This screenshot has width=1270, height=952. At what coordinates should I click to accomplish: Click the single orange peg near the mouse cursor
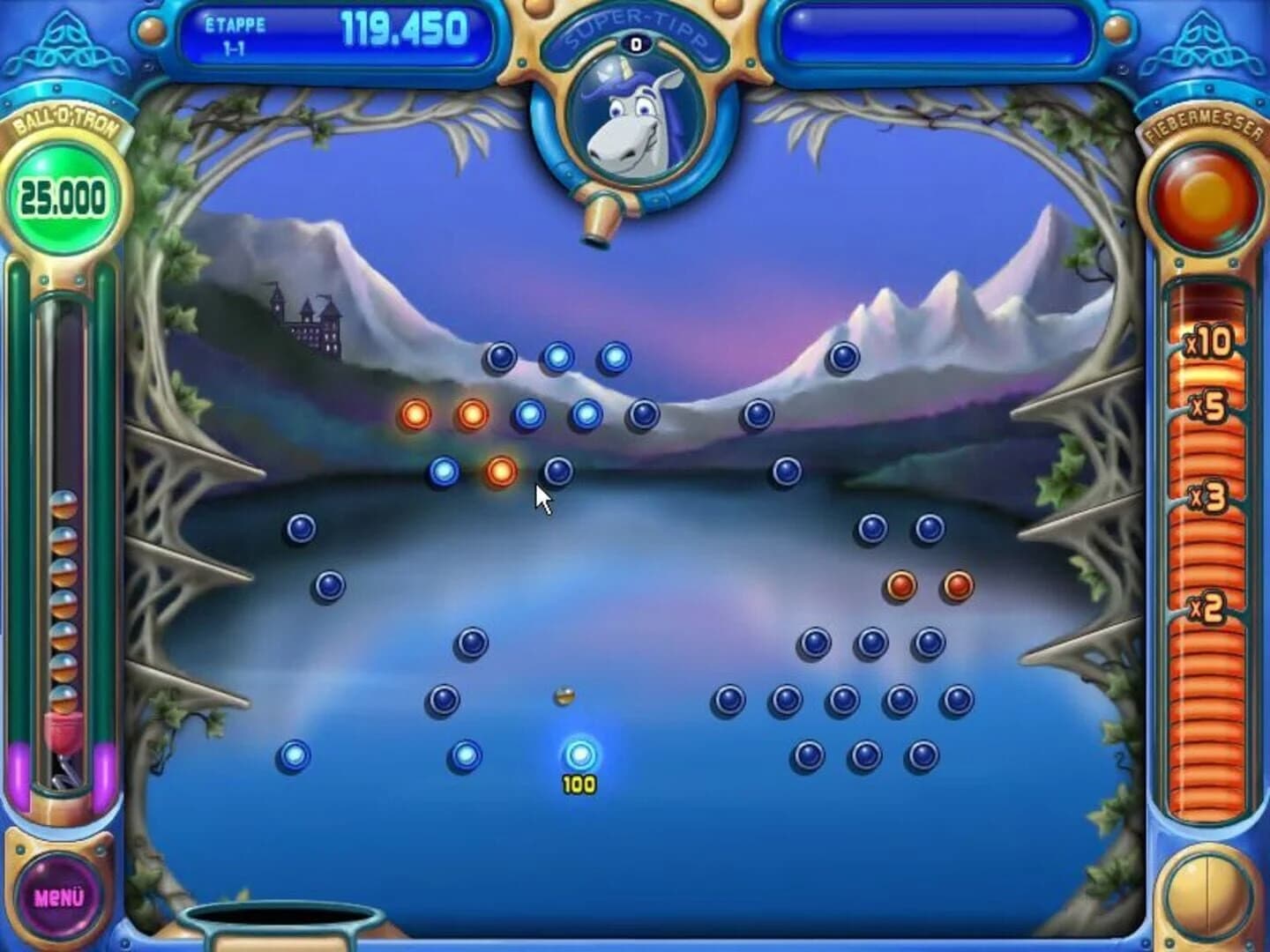pos(499,472)
